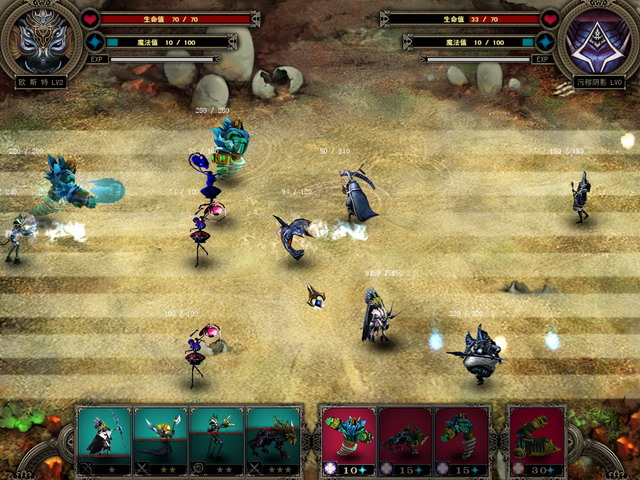Viewport: 640px width, 480px height.
Task: Choose the two-star horned creature unit card
Action: pyautogui.click(x=160, y=438)
